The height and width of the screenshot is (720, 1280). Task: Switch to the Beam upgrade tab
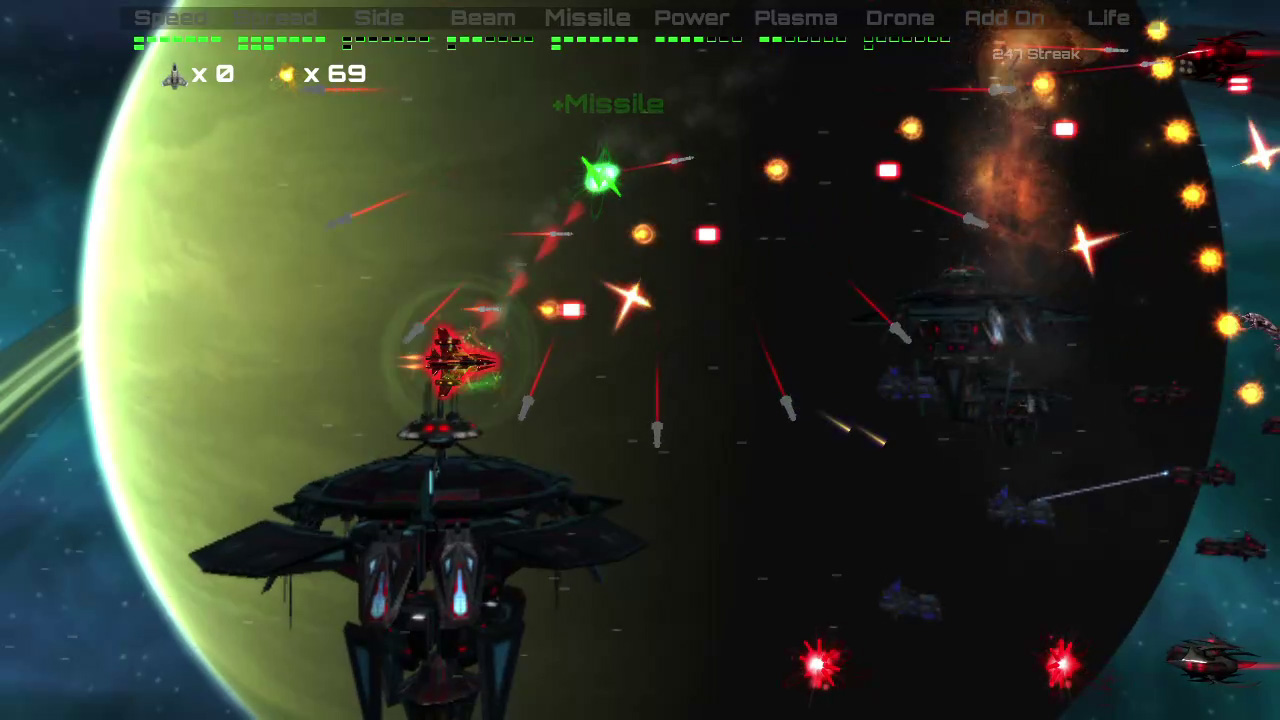pyautogui.click(x=483, y=17)
